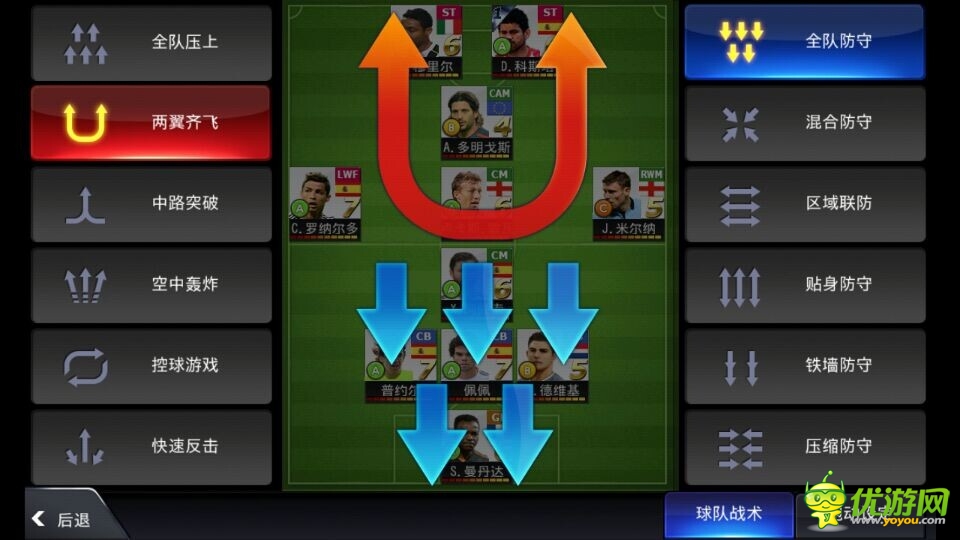
Task: Select the 控球游戏 possession tactic
Action: pos(151,365)
